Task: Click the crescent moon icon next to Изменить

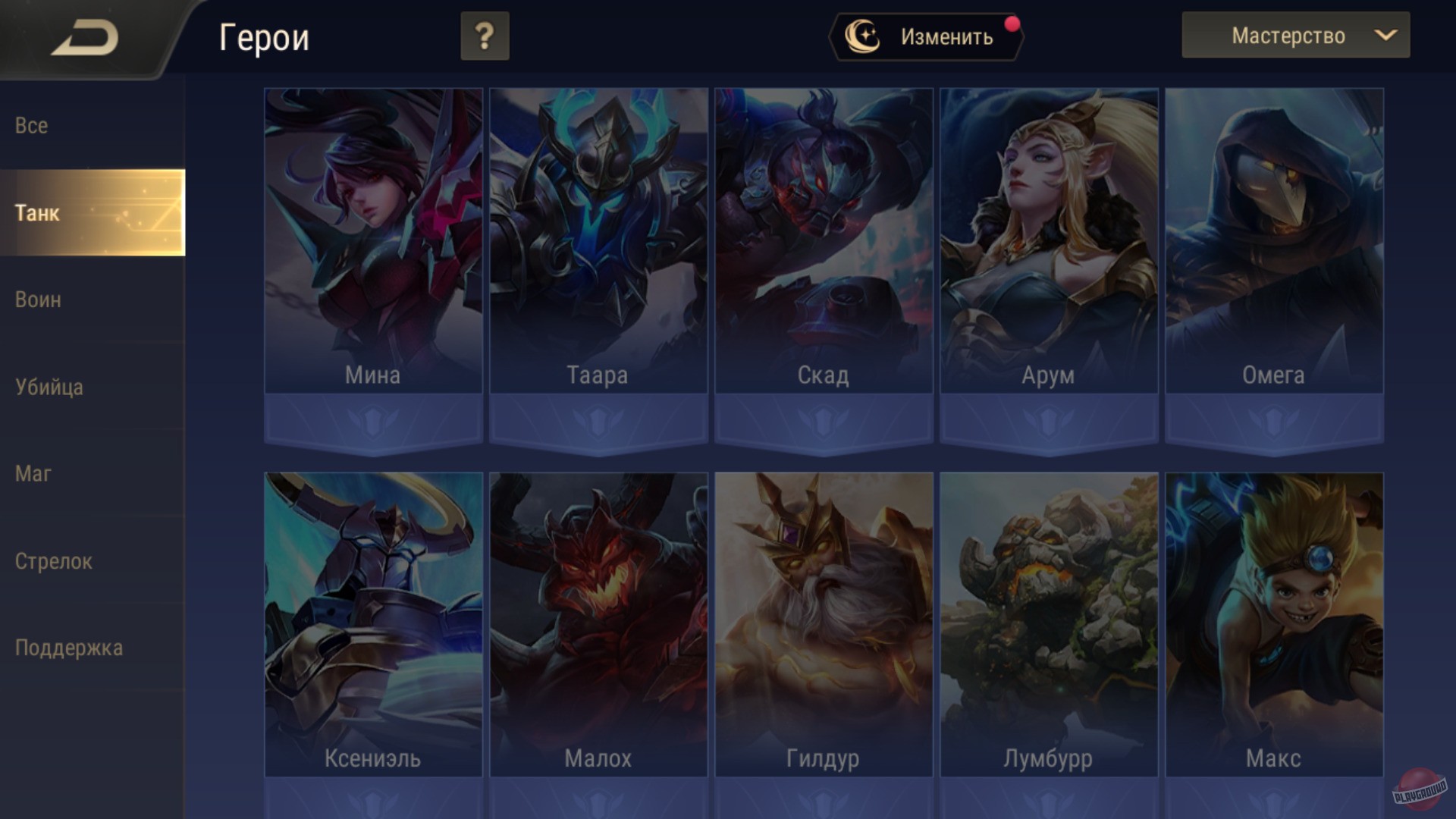Action: 864,34
